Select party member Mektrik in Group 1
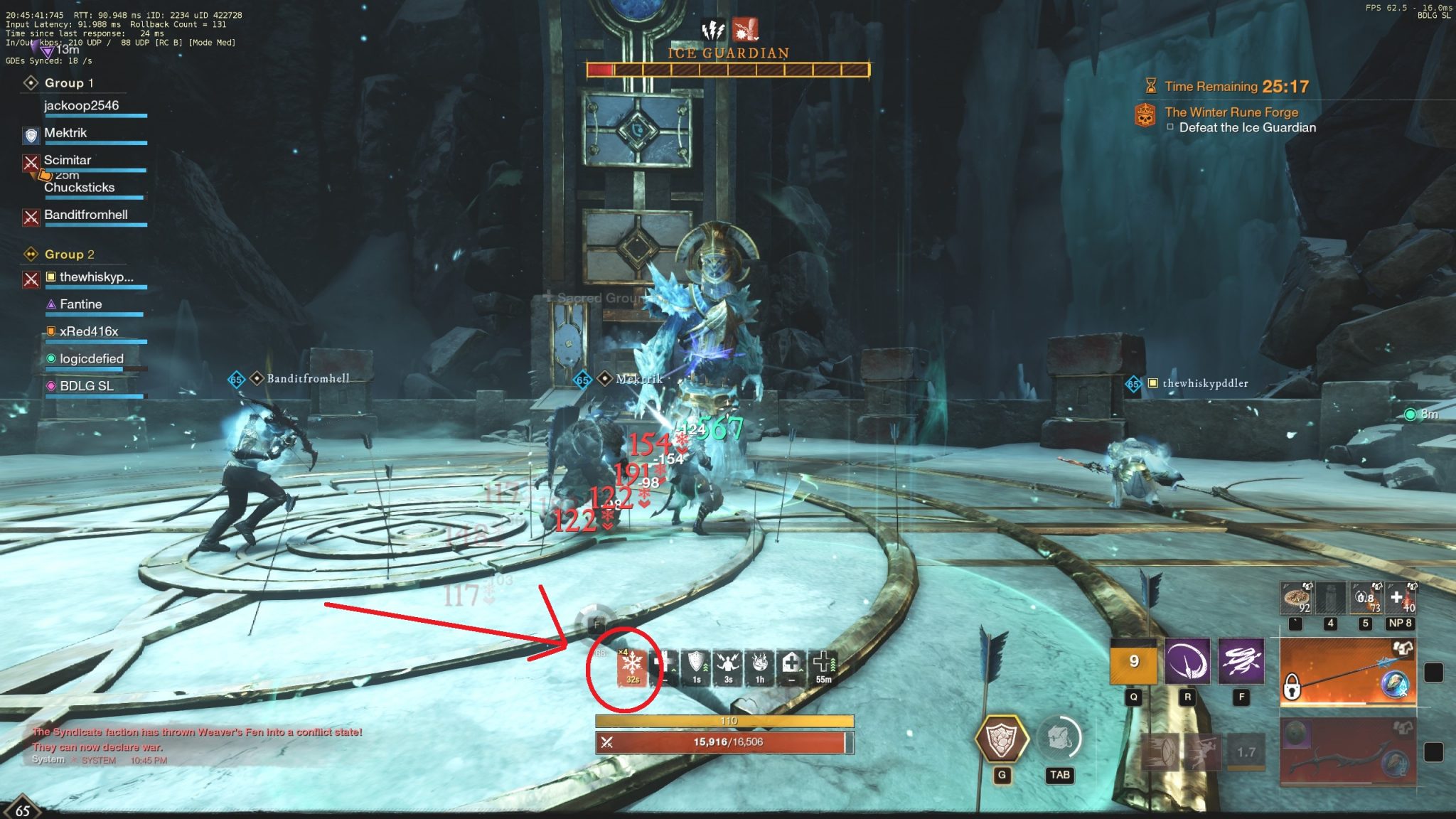The height and width of the screenshot is (819, 1456). tap(65, 133)
